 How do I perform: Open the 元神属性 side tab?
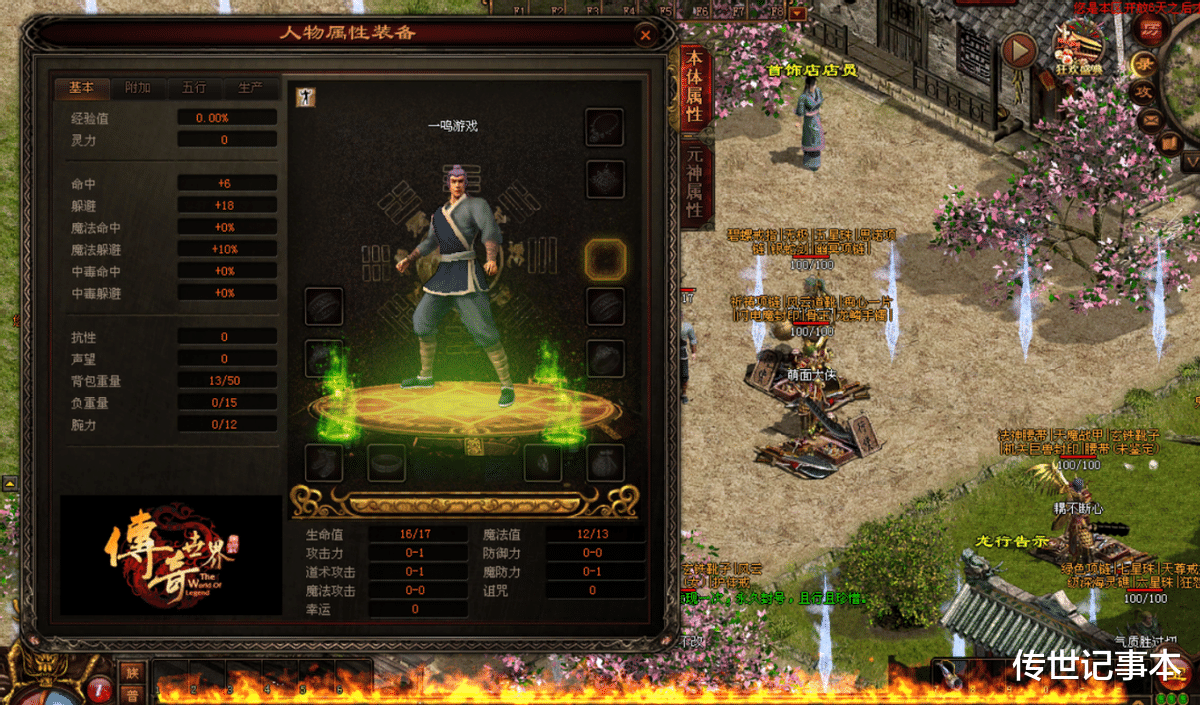(x=695, y=182)
